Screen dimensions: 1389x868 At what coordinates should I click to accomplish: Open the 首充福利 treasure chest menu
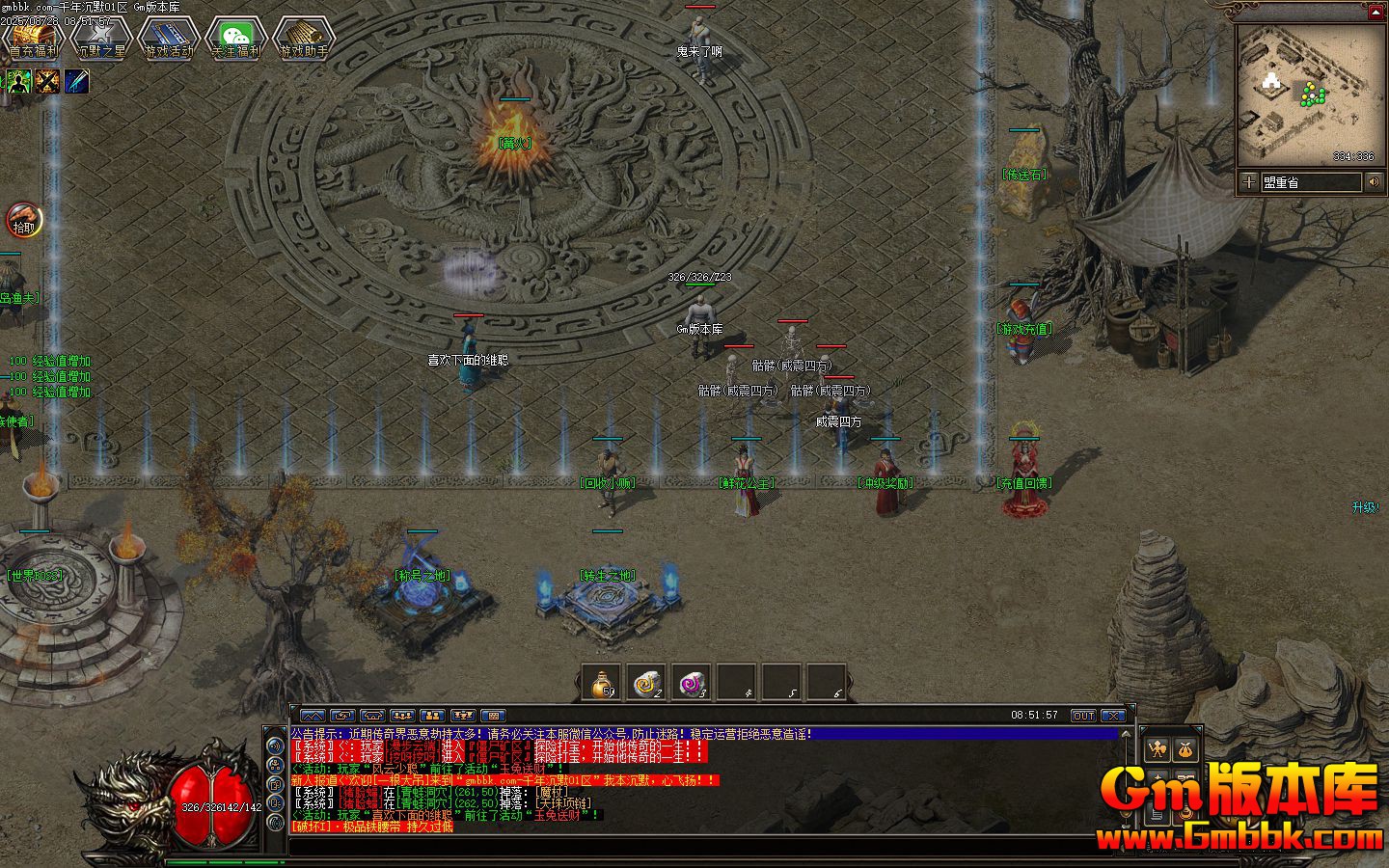tap(33, 39)
